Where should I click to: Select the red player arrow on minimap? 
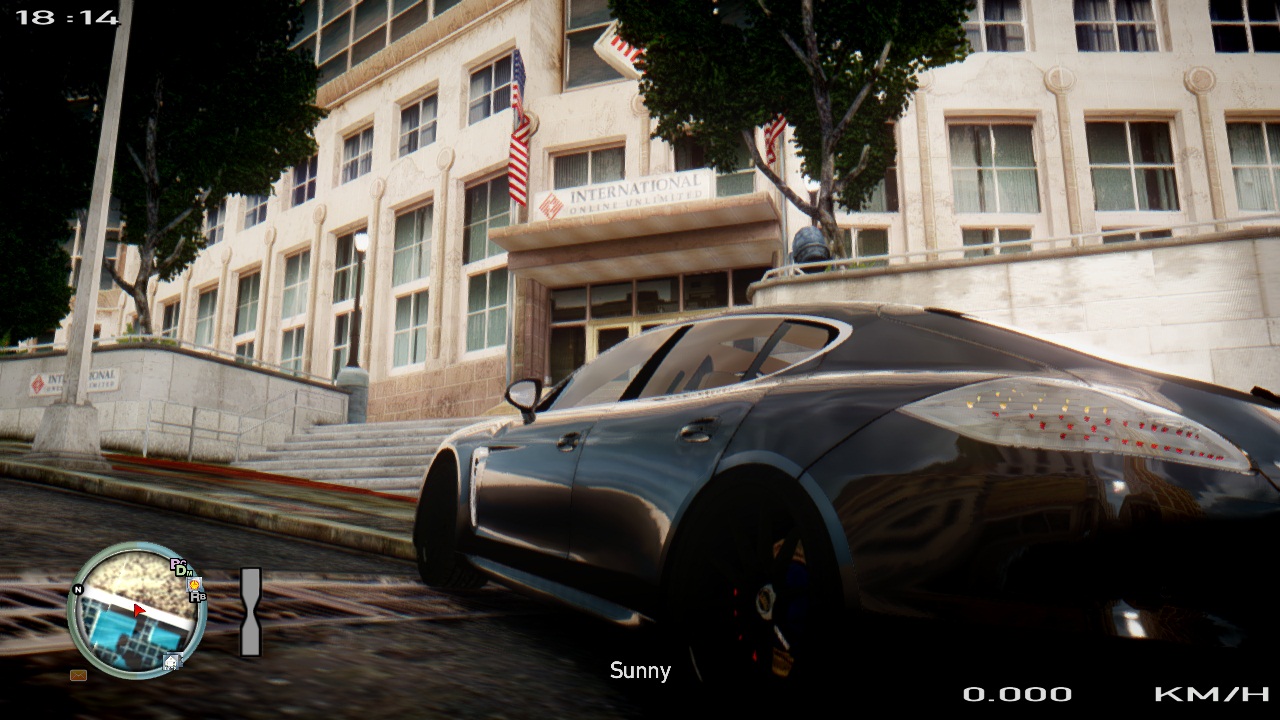click(x=139, y=609)
